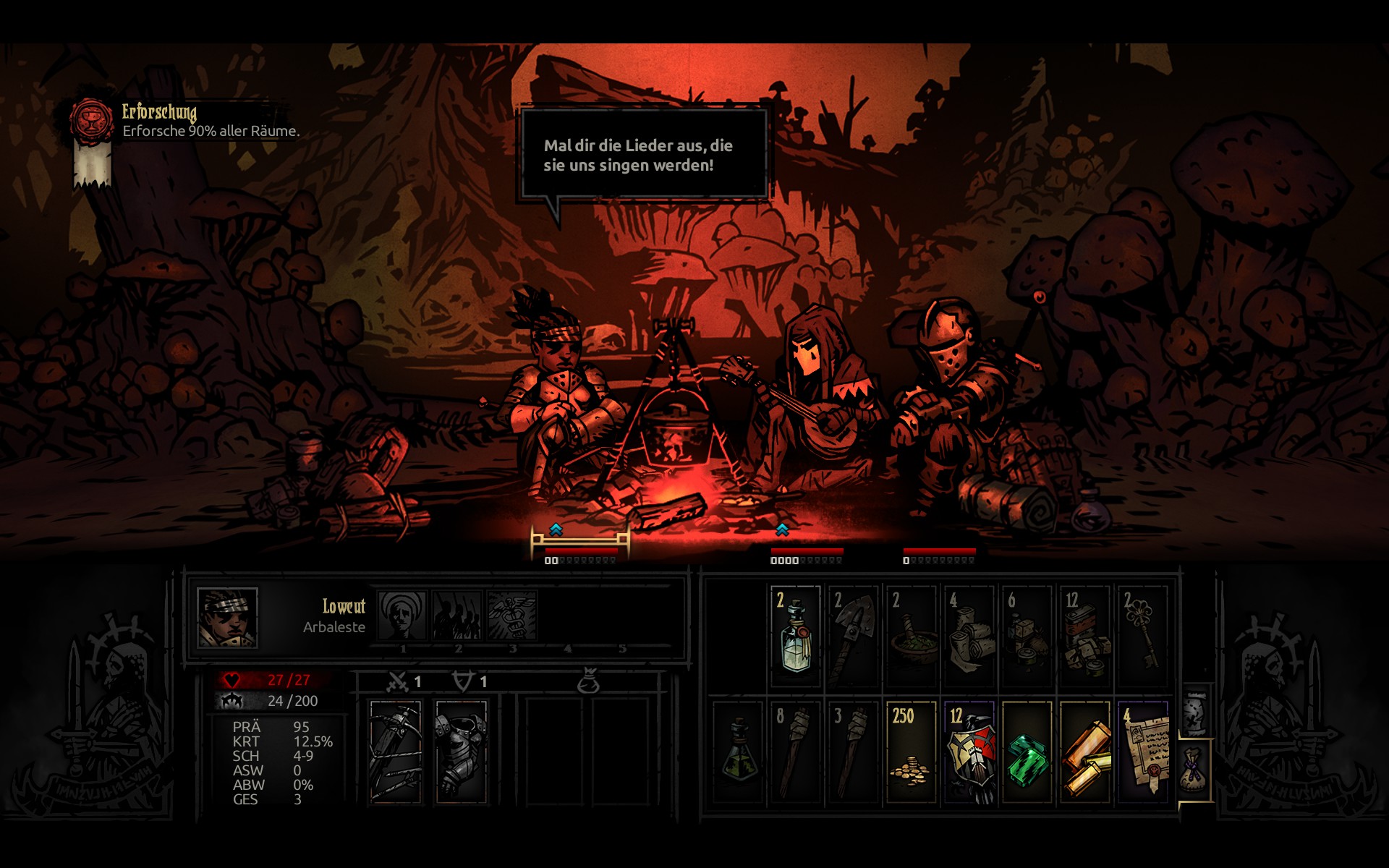Activate the marching soldiers camping skill
The height and width of the screenshot is (868, 1389).
457,615
